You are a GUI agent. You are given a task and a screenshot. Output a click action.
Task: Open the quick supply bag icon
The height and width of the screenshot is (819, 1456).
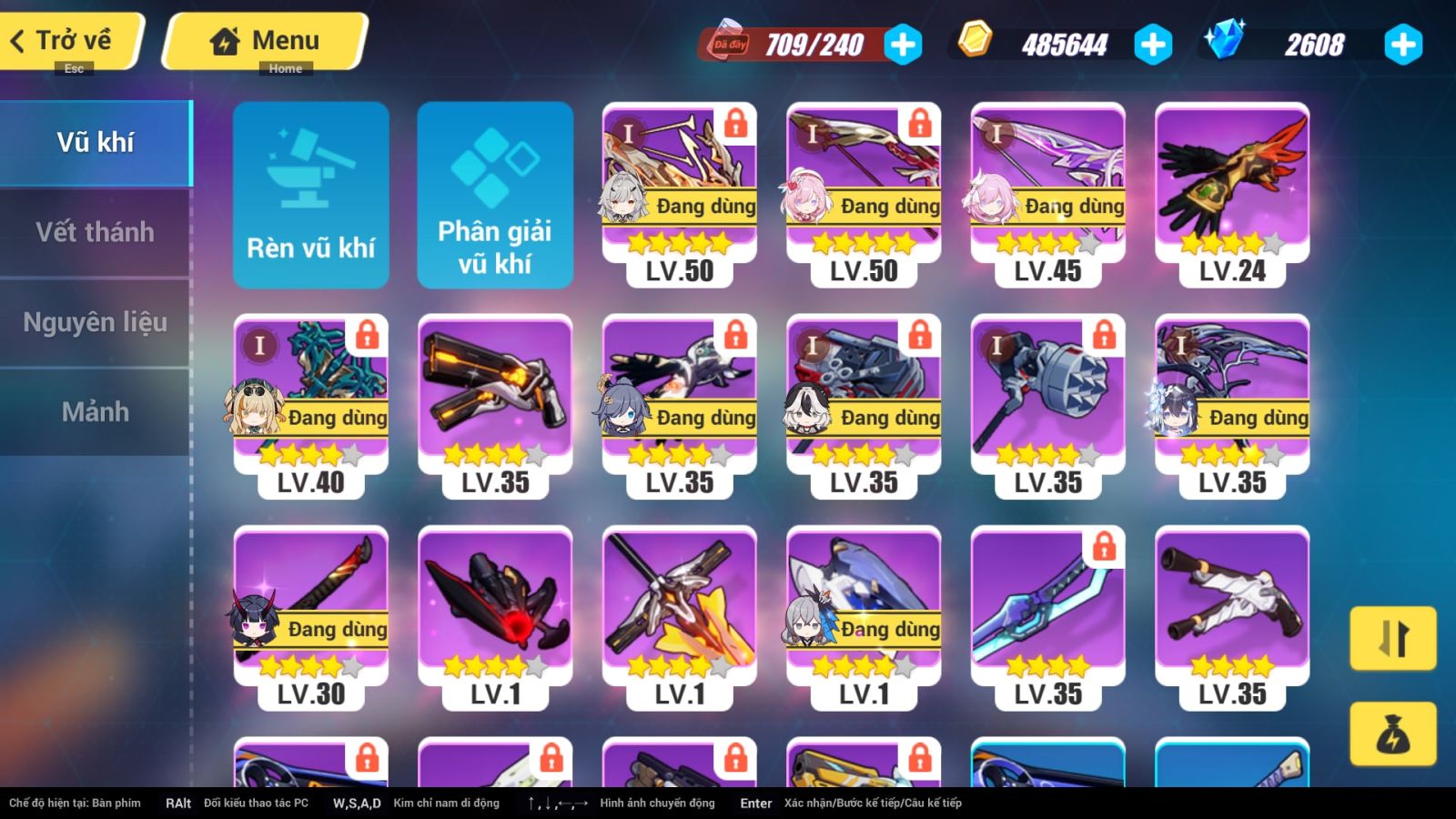(x=1393, y=734)
